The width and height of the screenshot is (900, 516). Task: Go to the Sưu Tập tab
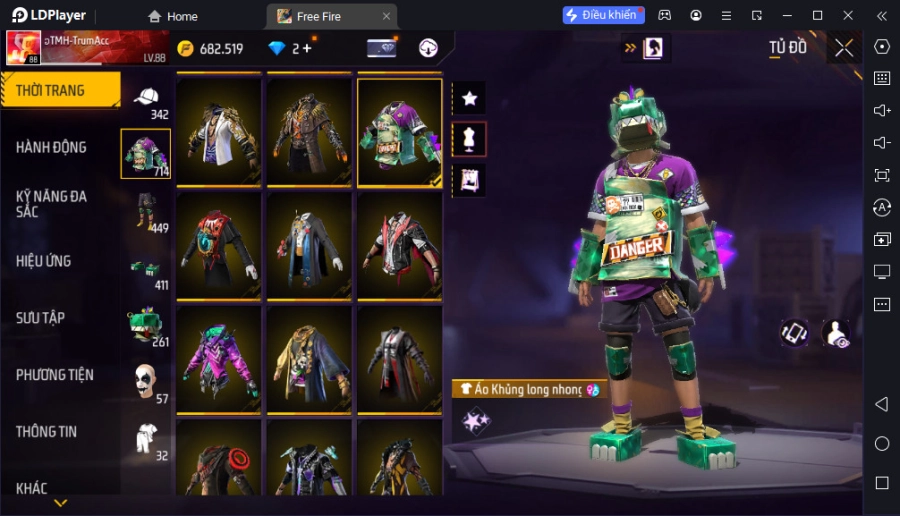point(41,318)
